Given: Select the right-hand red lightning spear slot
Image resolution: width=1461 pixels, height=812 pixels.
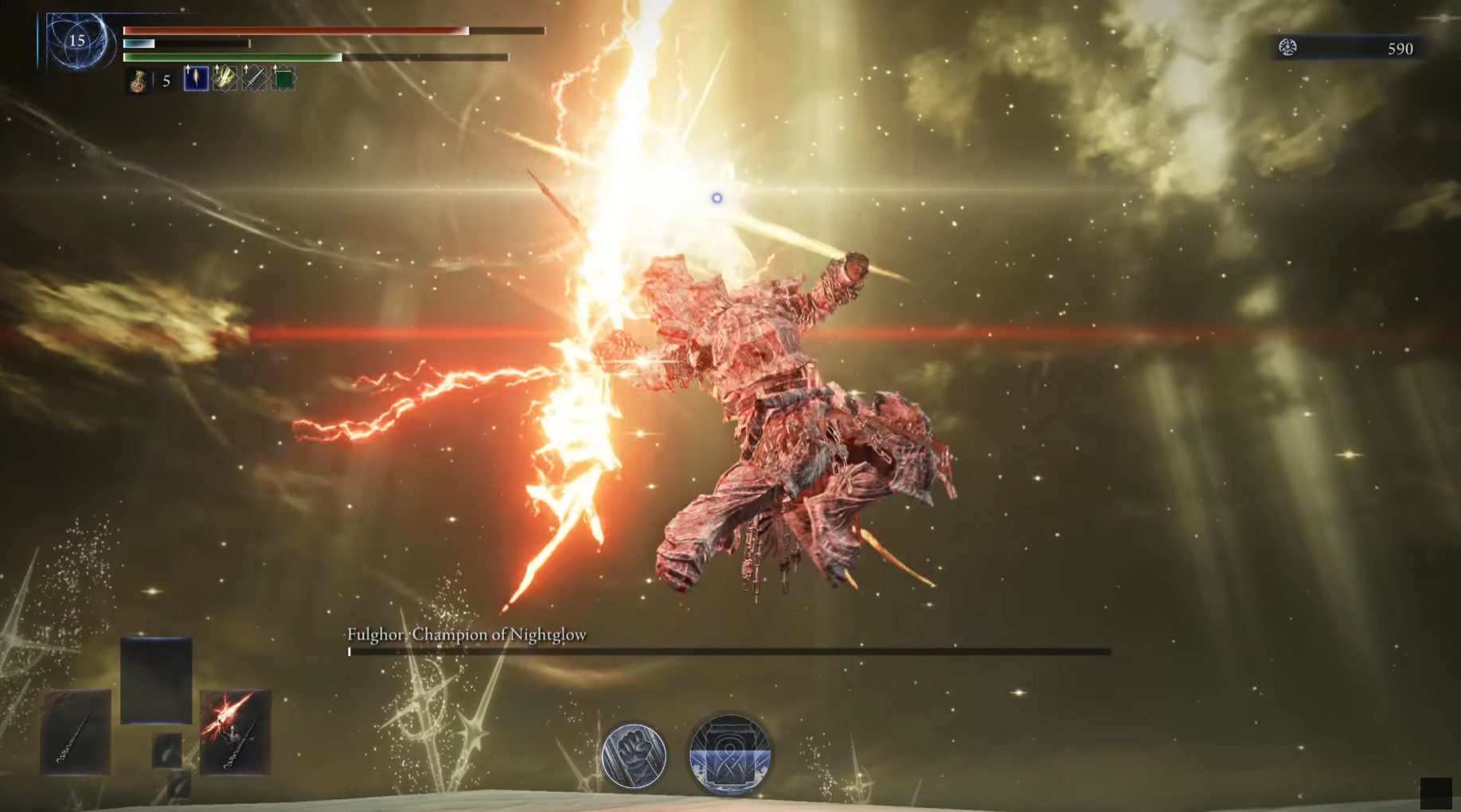Looking at the screenshot, I should [235, 732].
